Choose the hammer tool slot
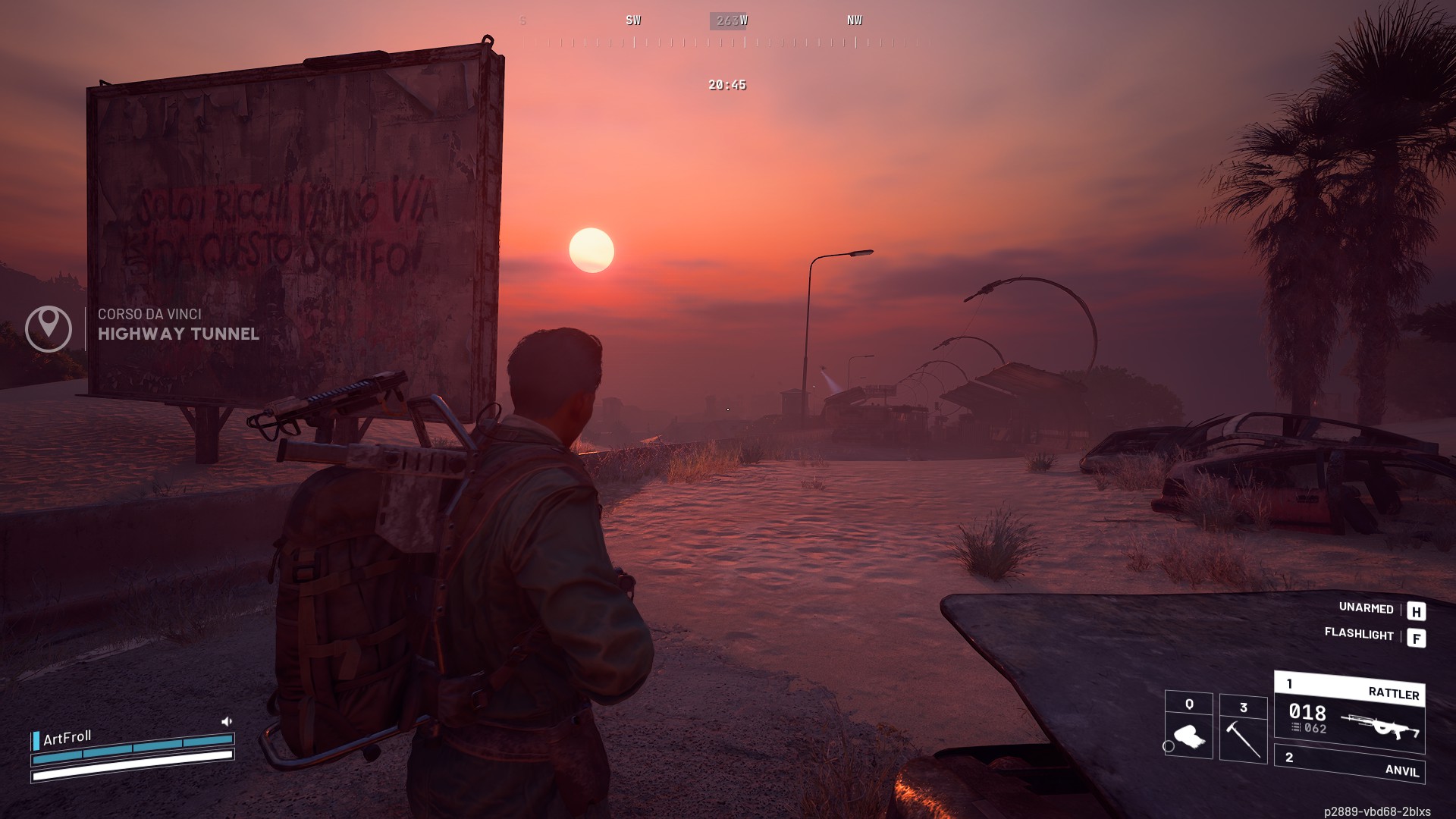Screen dimensions: 1456x819 (x=1243, y=730)
